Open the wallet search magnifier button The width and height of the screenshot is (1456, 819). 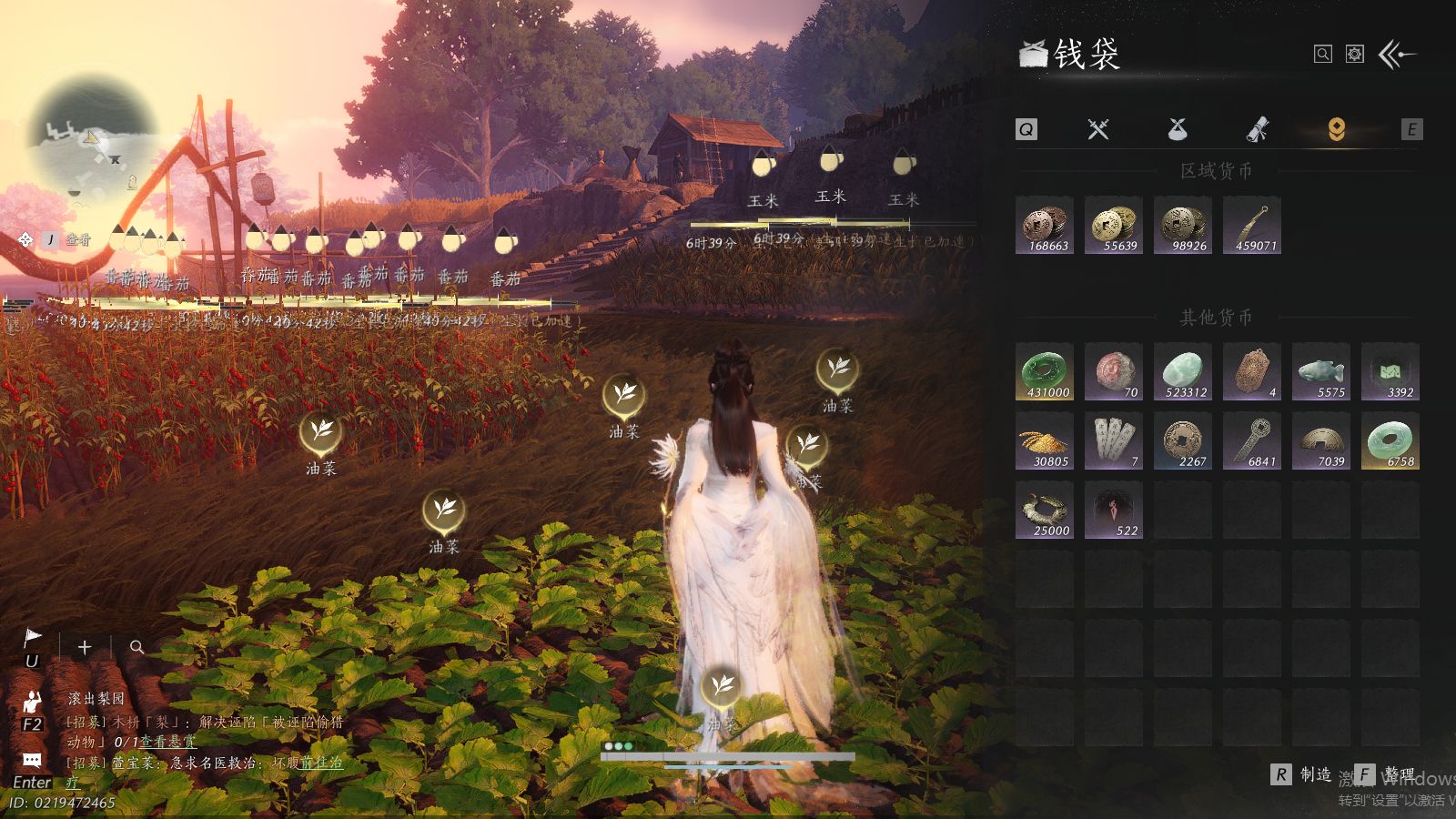1322,55
